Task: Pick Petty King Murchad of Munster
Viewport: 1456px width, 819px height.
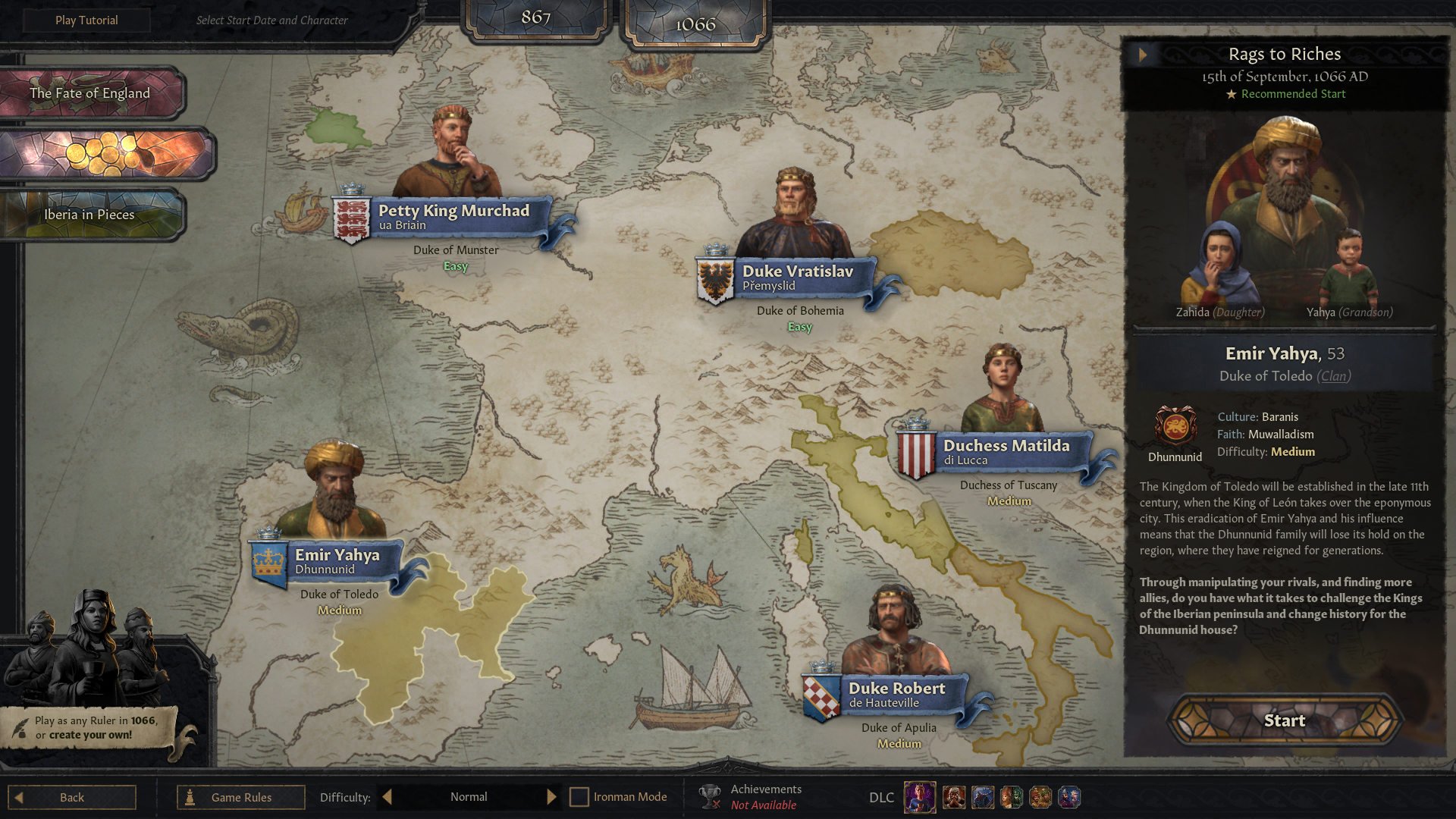Action: tap(453, 216)
